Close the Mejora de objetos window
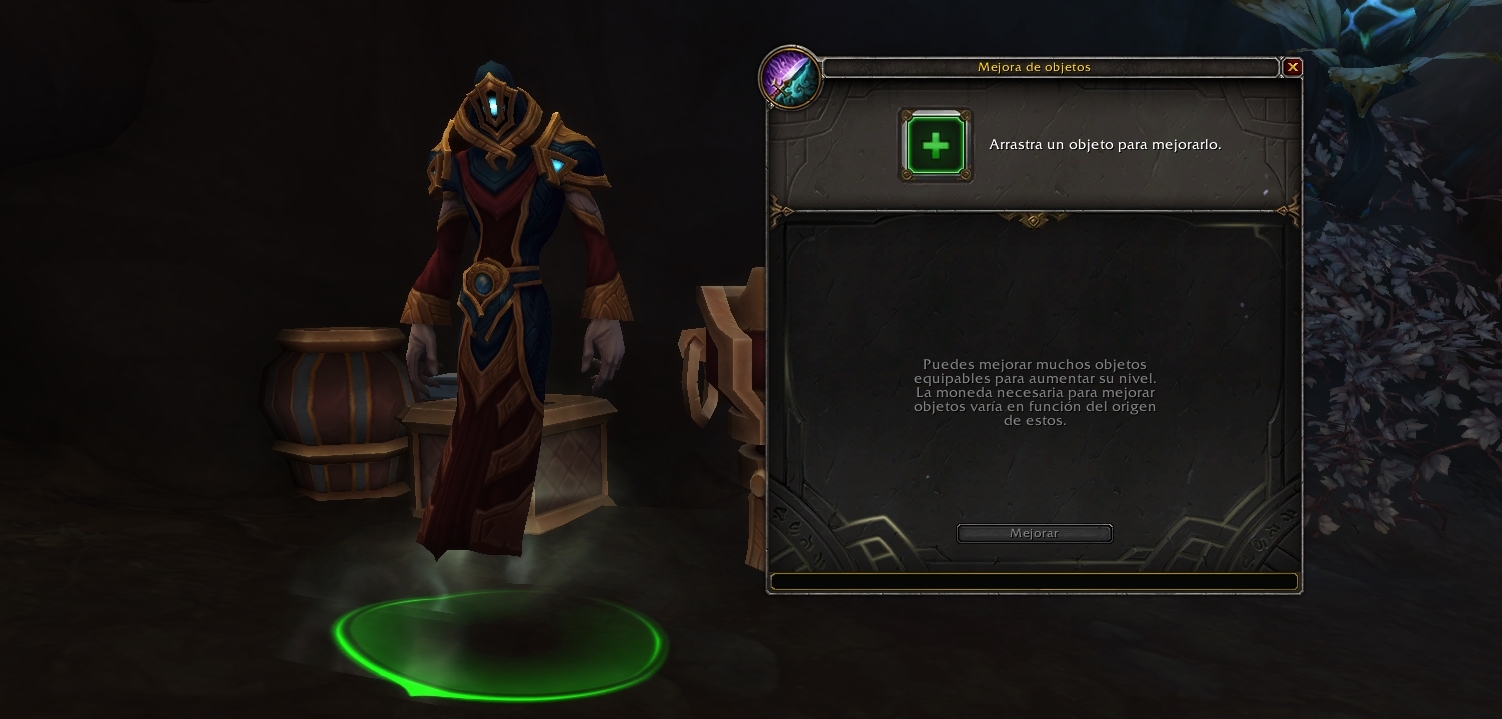This screenshot has height=719, width=1502. click(x=1293, y=67)
